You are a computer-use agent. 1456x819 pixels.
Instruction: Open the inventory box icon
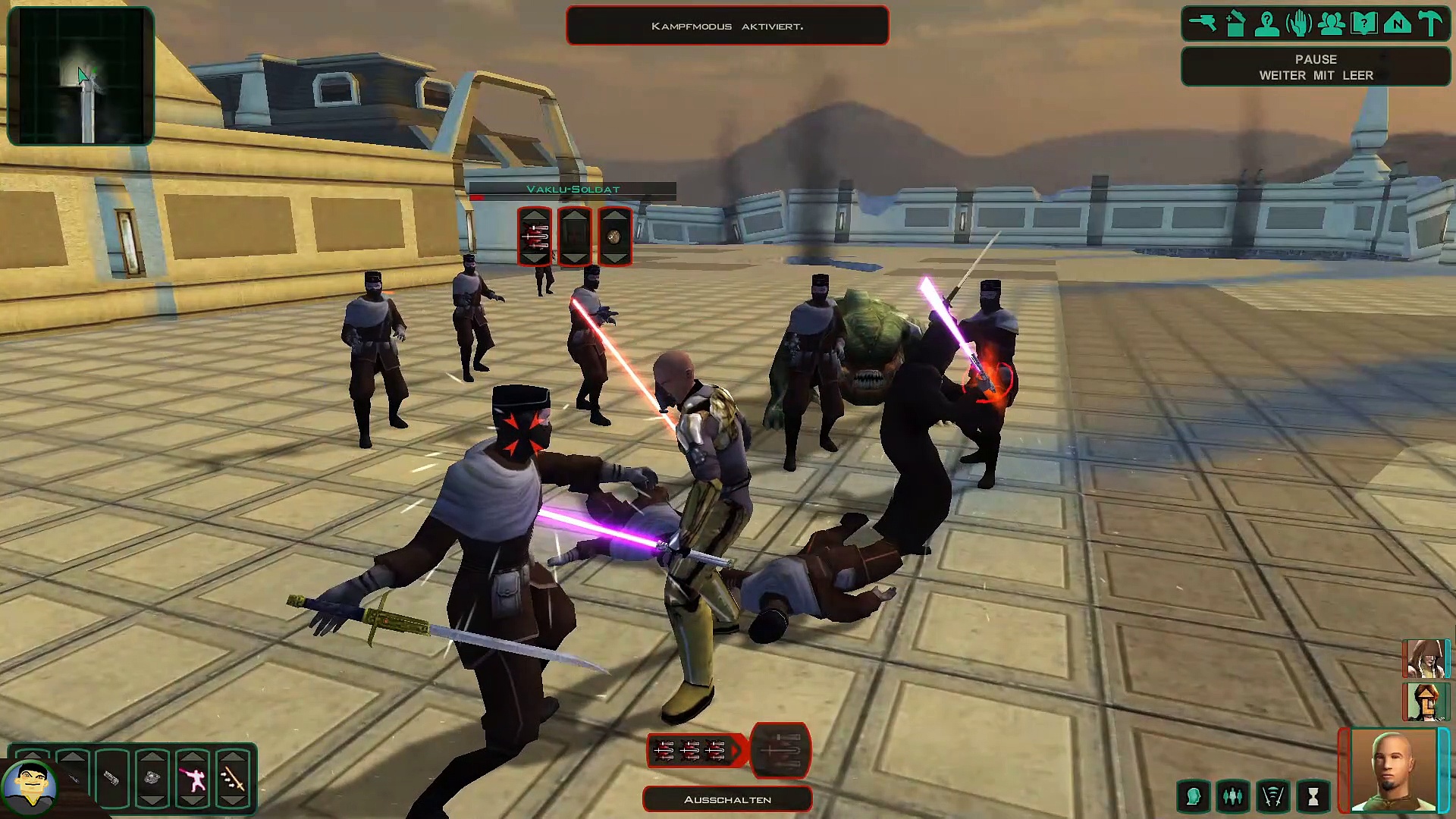(1235, 24)
